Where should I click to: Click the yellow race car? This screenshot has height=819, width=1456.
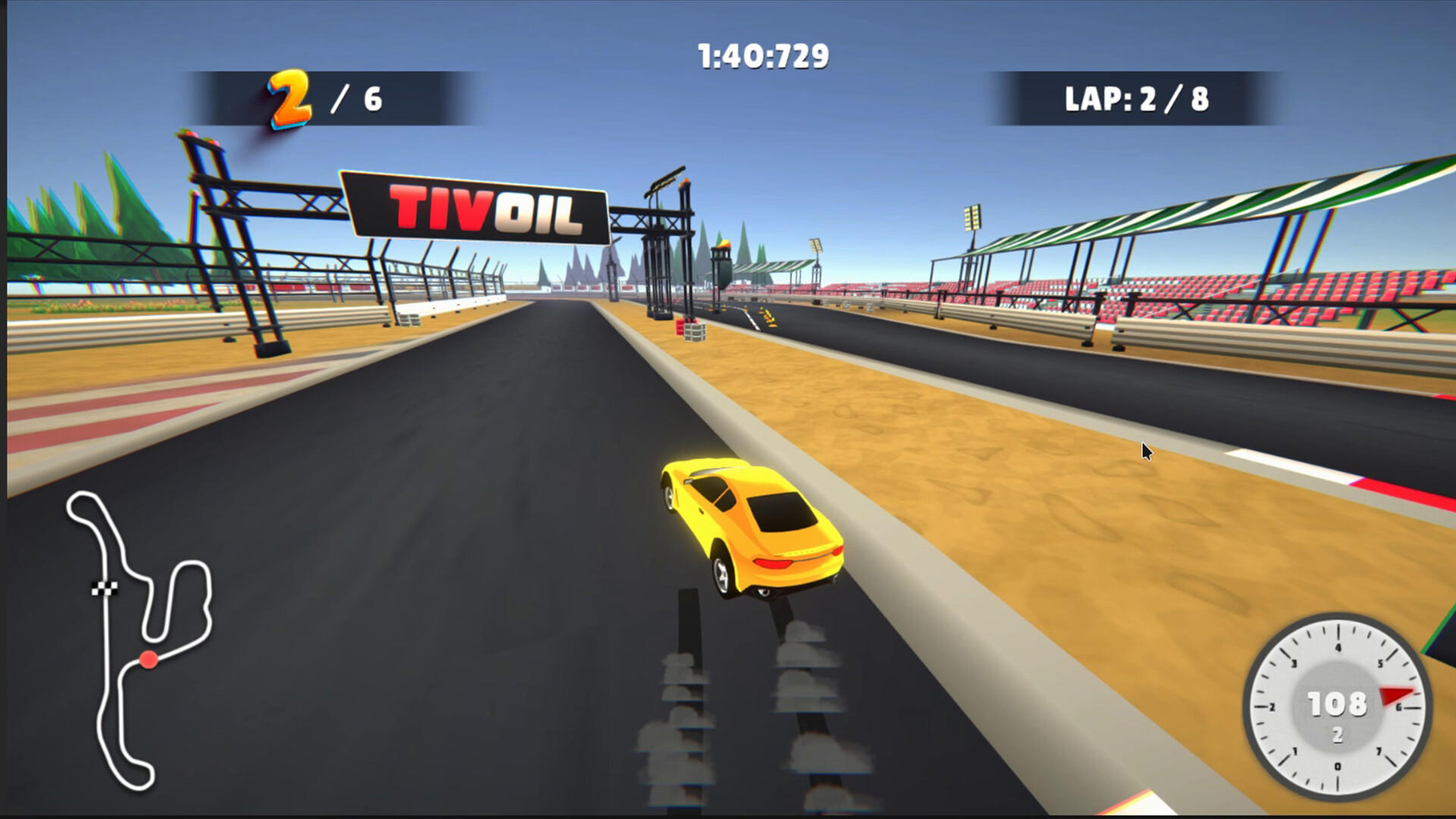pos(751,531)
